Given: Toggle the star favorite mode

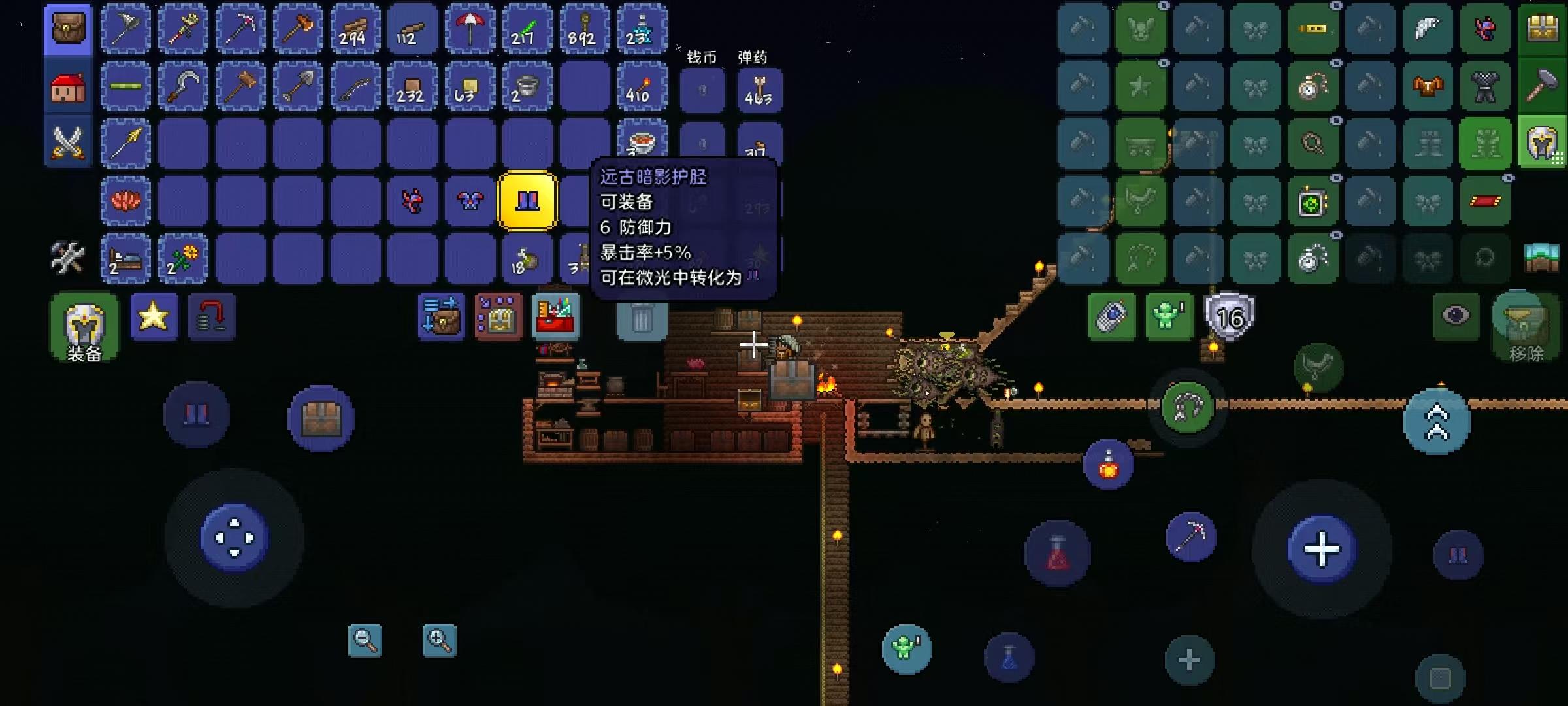Looking at the screenshot, I should 154,318.
